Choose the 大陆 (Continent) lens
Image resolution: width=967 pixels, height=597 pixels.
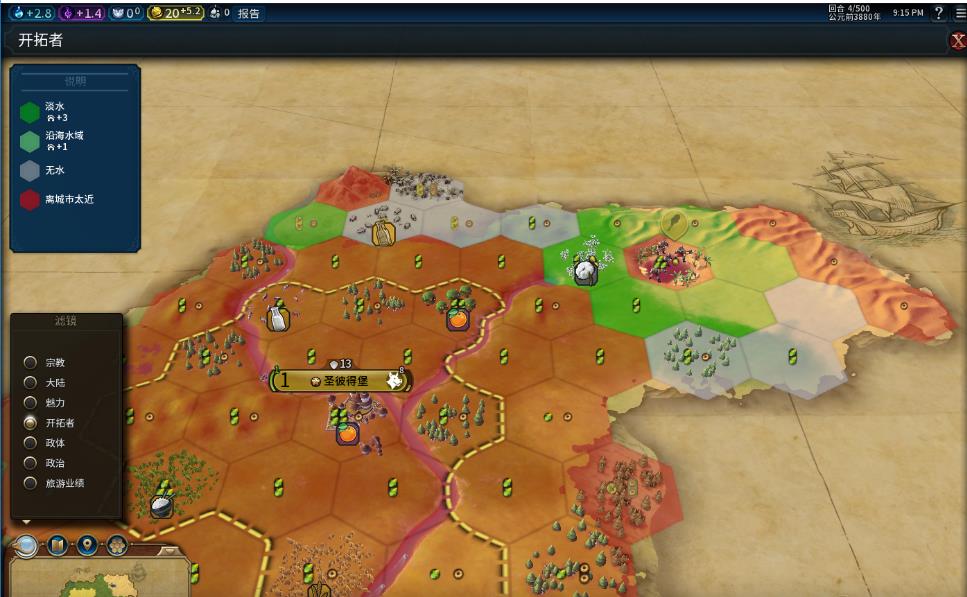[31, 382]
